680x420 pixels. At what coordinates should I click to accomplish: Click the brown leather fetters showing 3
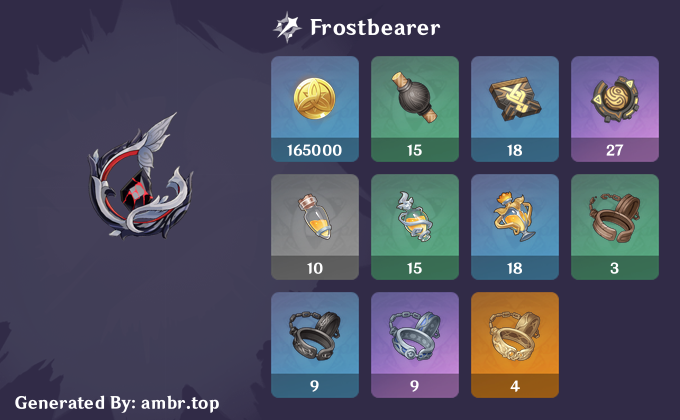(x=614, y=225)
